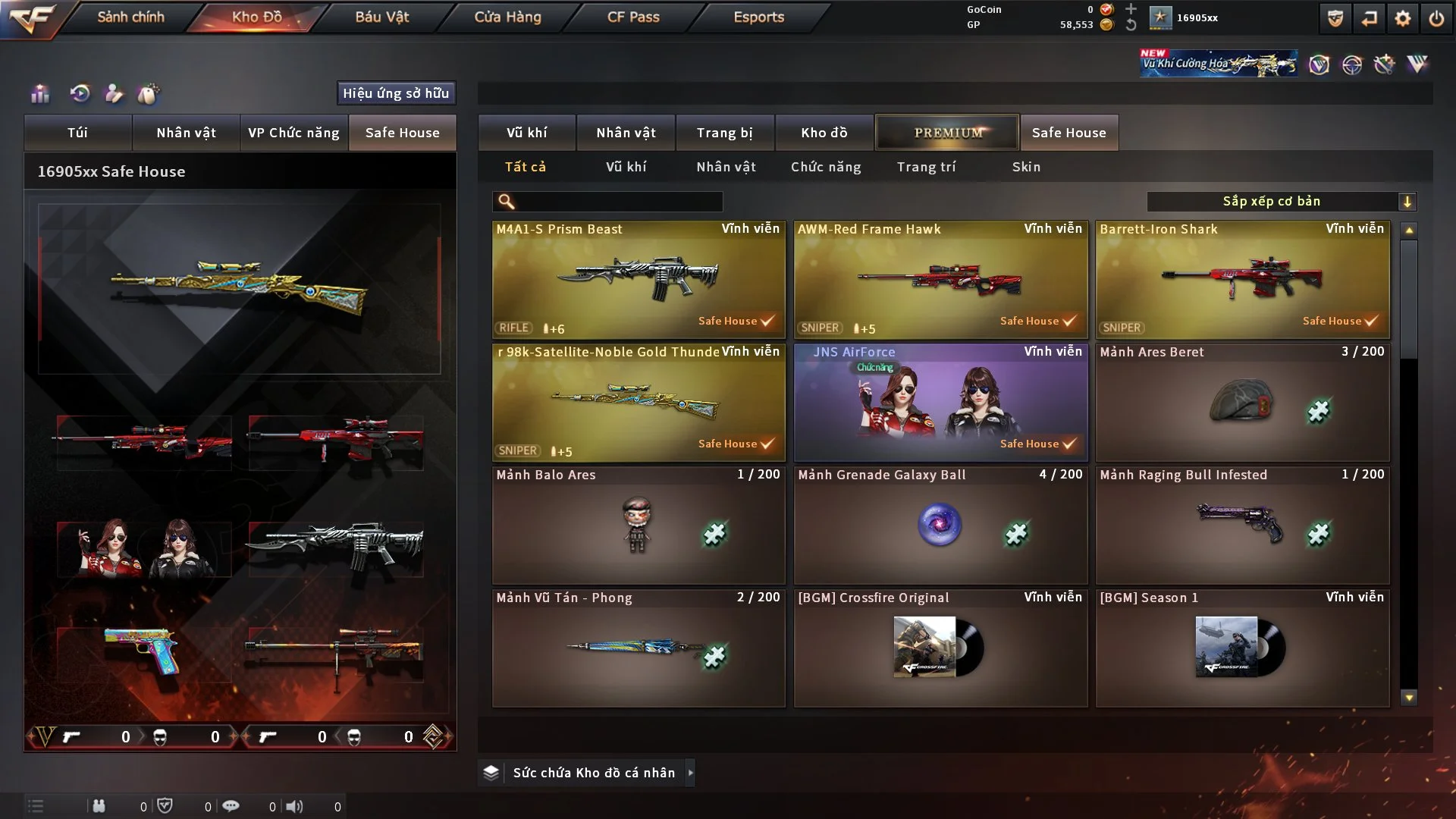Select the M4A1-S Prism Beast item
Image resolution: width=1456 pixels, height=819 pixels.
(x=639, y=279)
